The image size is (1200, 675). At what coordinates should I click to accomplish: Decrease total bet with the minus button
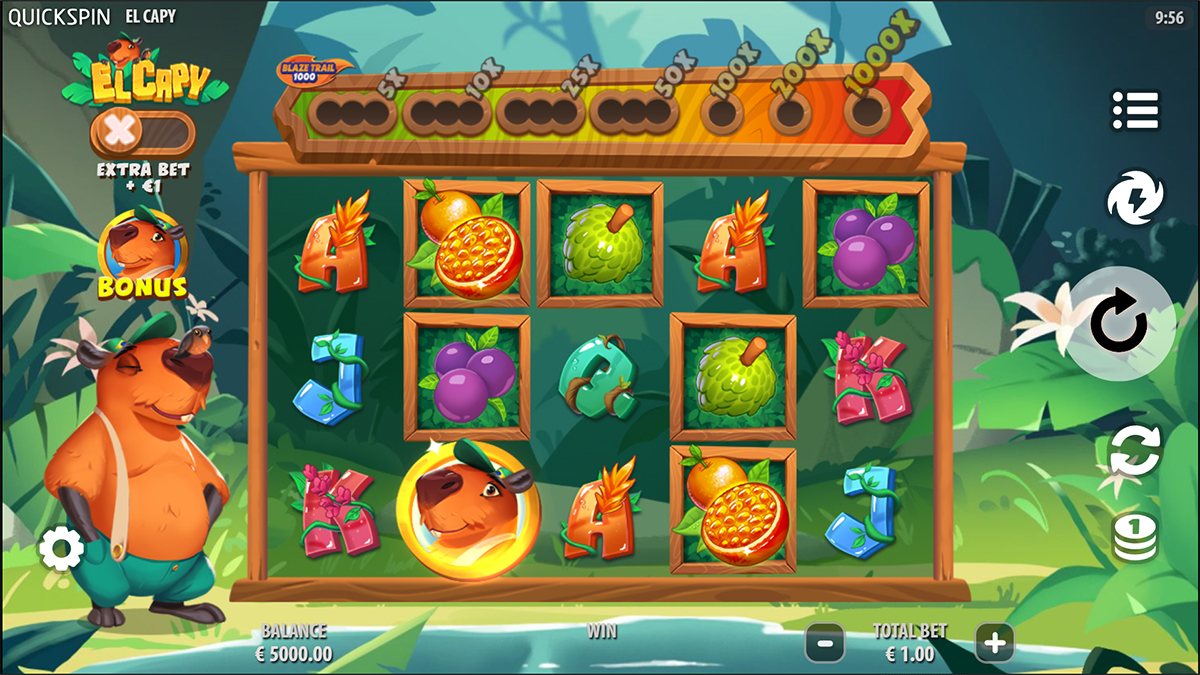click(825, 643)
